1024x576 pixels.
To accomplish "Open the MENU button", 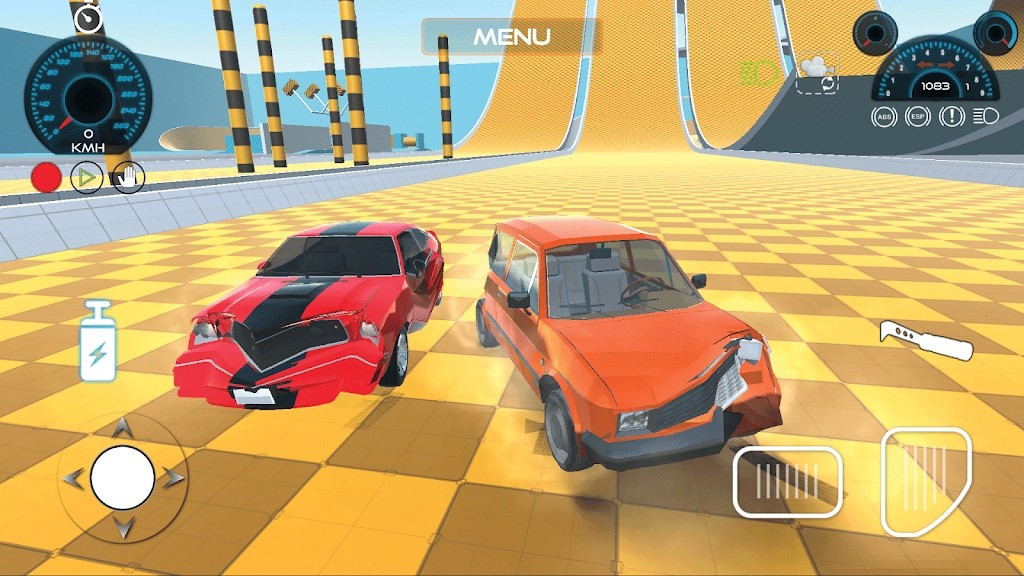I will (x=511, y=37).
